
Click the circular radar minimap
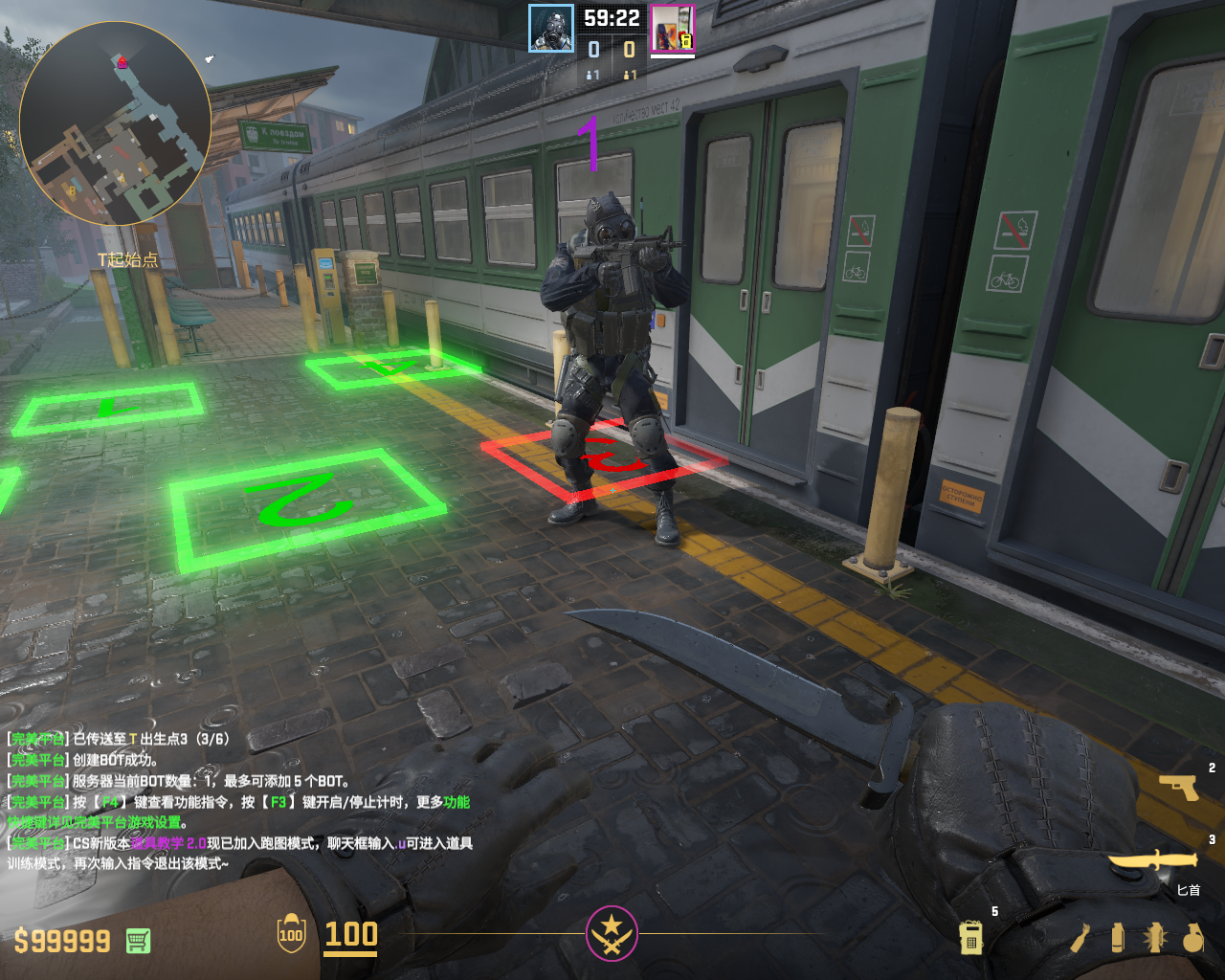[115, 122]
